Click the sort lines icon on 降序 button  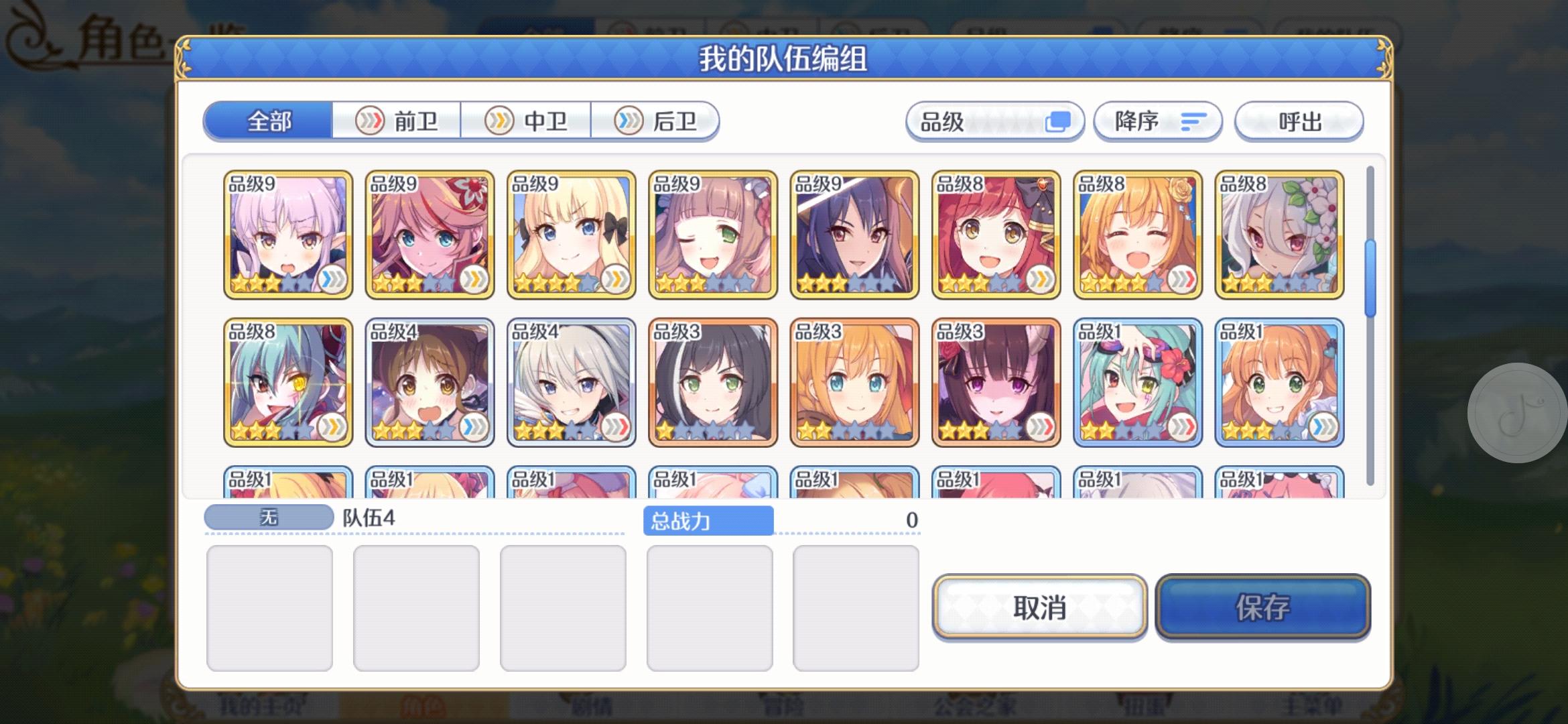[1195, 121]
